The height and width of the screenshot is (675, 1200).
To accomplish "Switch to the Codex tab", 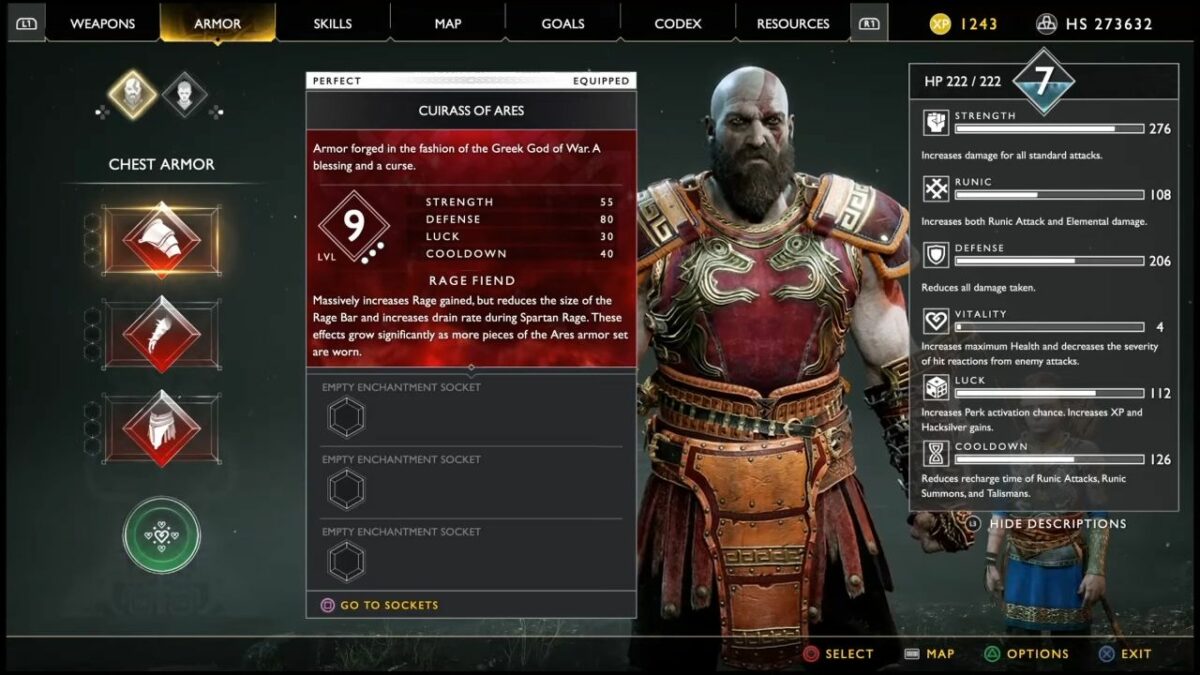I will pos(678,23).
